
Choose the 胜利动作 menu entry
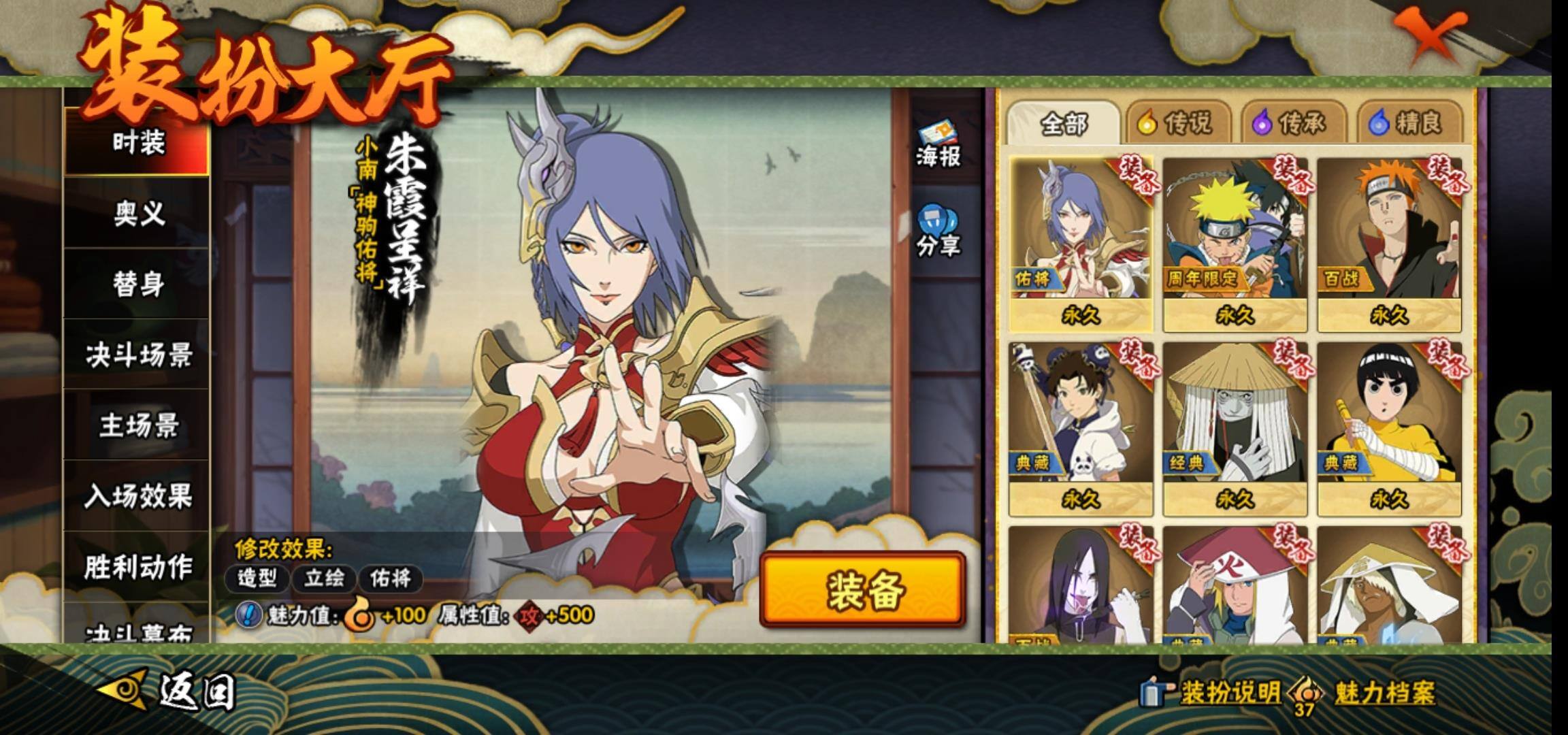point(138,567)
